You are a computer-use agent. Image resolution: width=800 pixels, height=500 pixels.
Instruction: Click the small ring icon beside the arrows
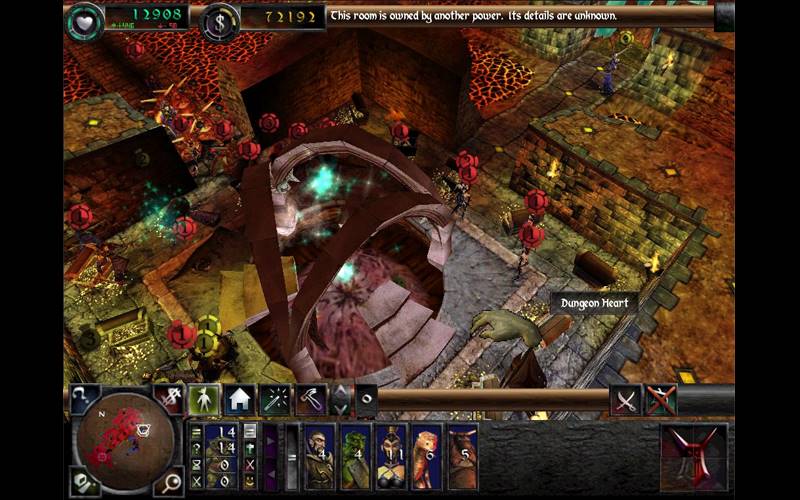pyautogui.click(x=366, y=399)
